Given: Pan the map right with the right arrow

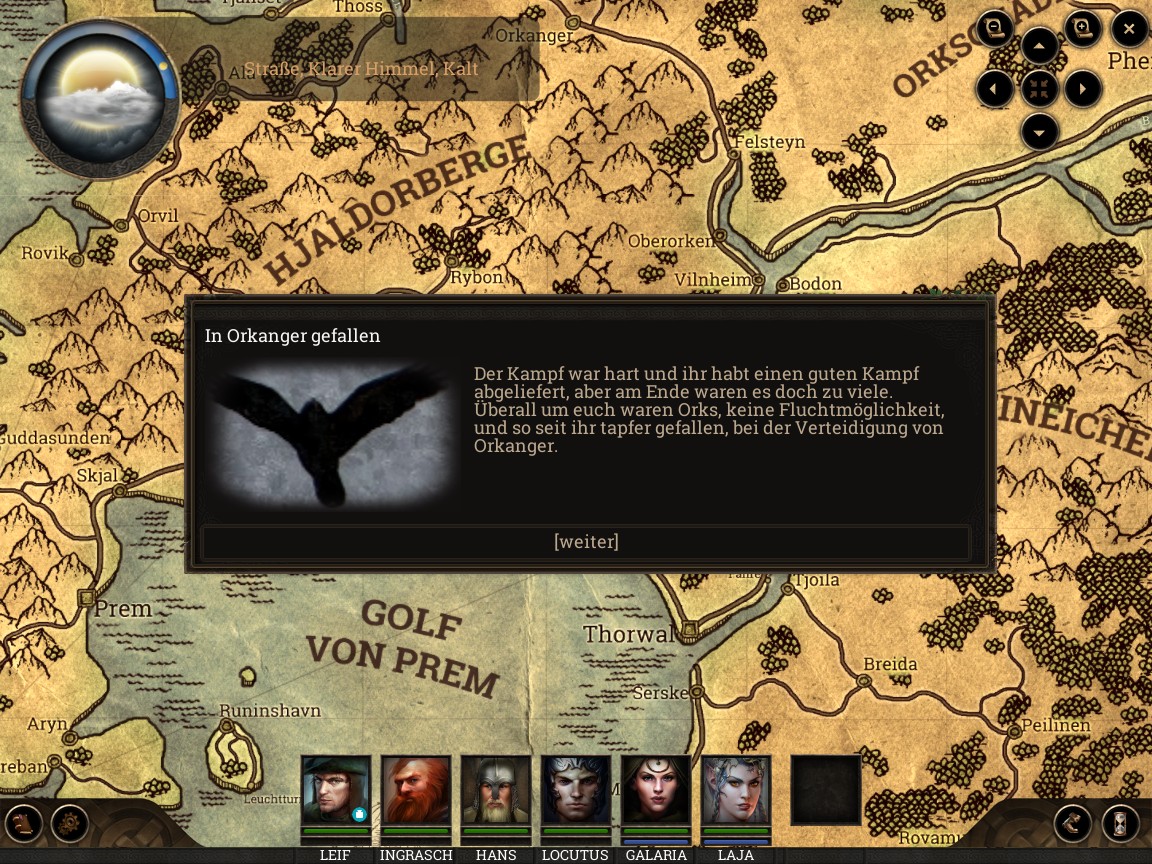Looking at the screenshot, I should point(1083,89).
